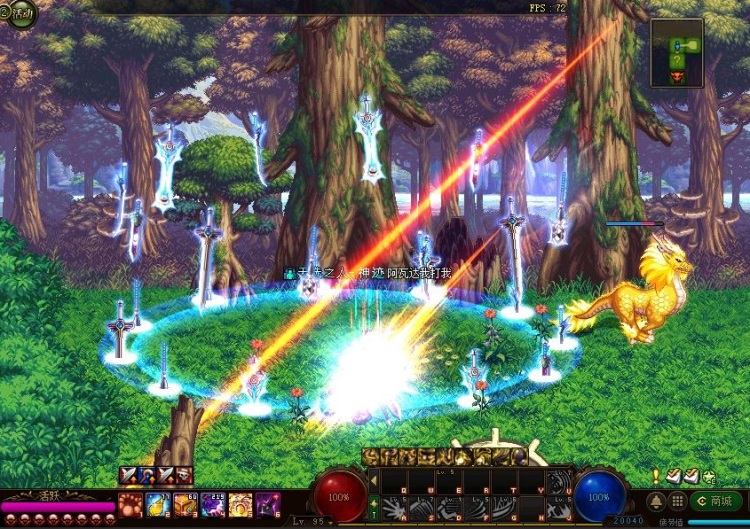Image resolution: width=750 pixels, height=529 pixels.
Task: Use the dark purple item in slot 6
Action: (266, 503)
